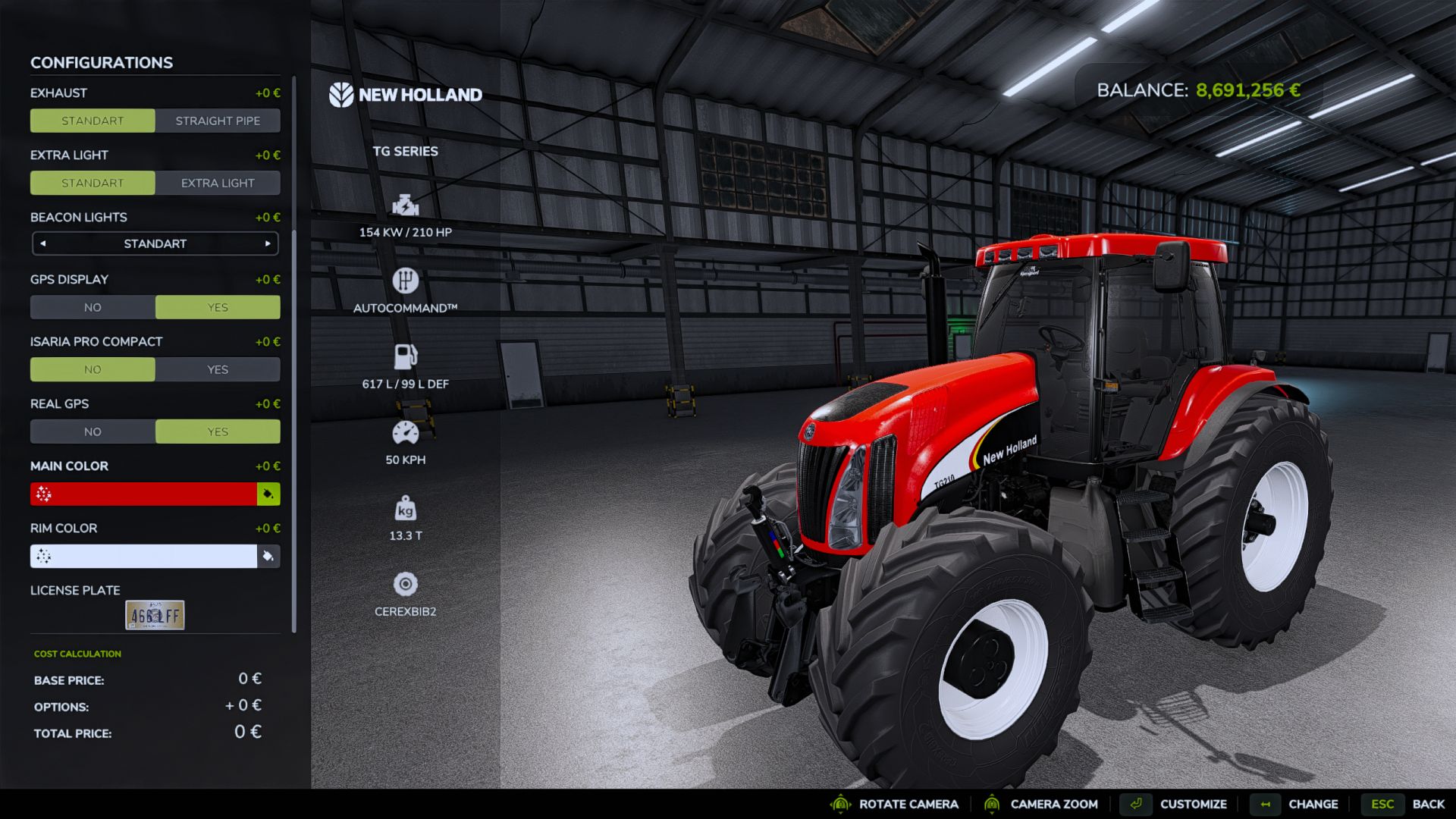
Task: Click the engine power icon above 154 KW
Action: tap(406, 203)
